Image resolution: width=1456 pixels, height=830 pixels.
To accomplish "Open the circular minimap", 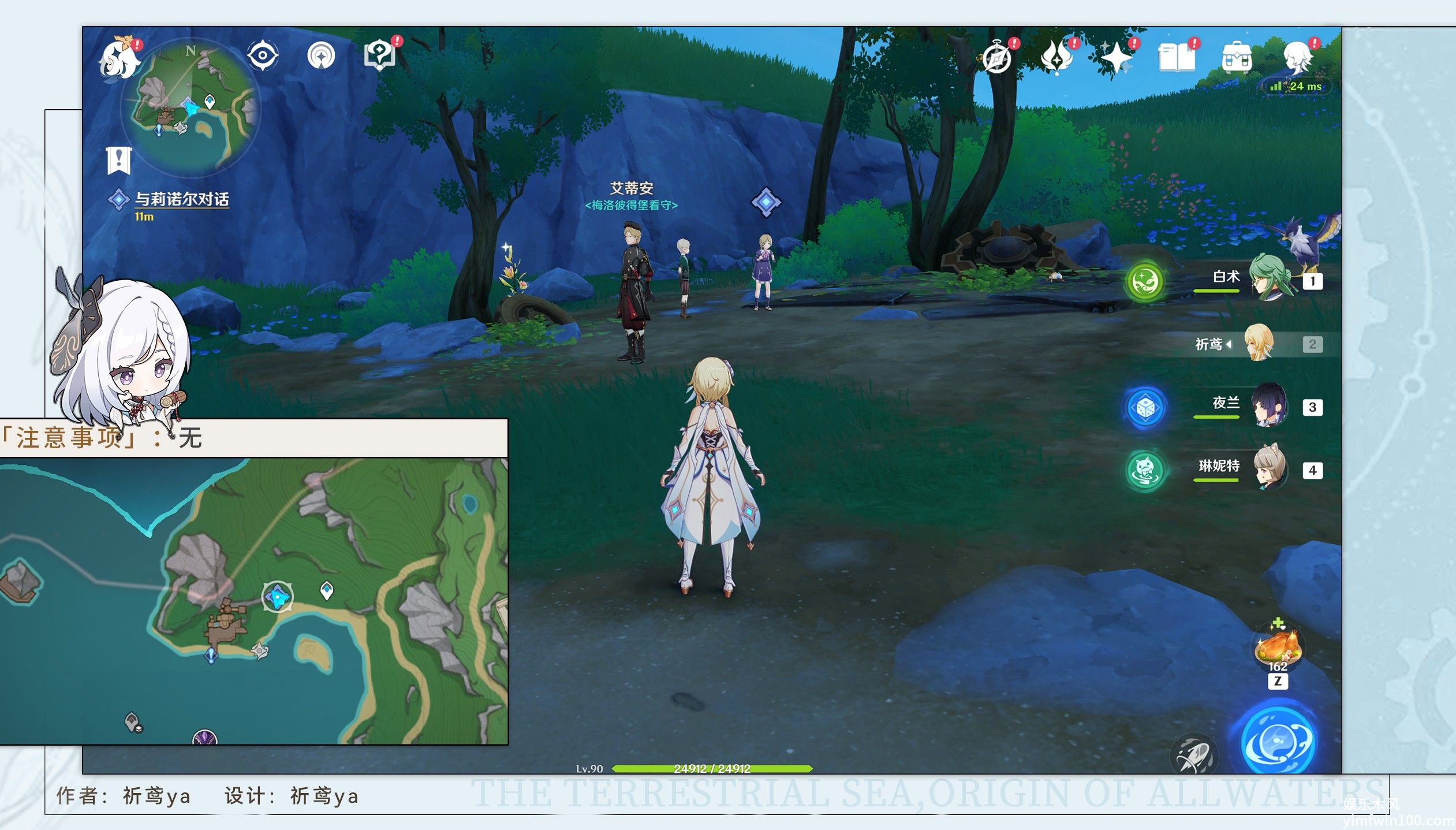I will [191, 107].
